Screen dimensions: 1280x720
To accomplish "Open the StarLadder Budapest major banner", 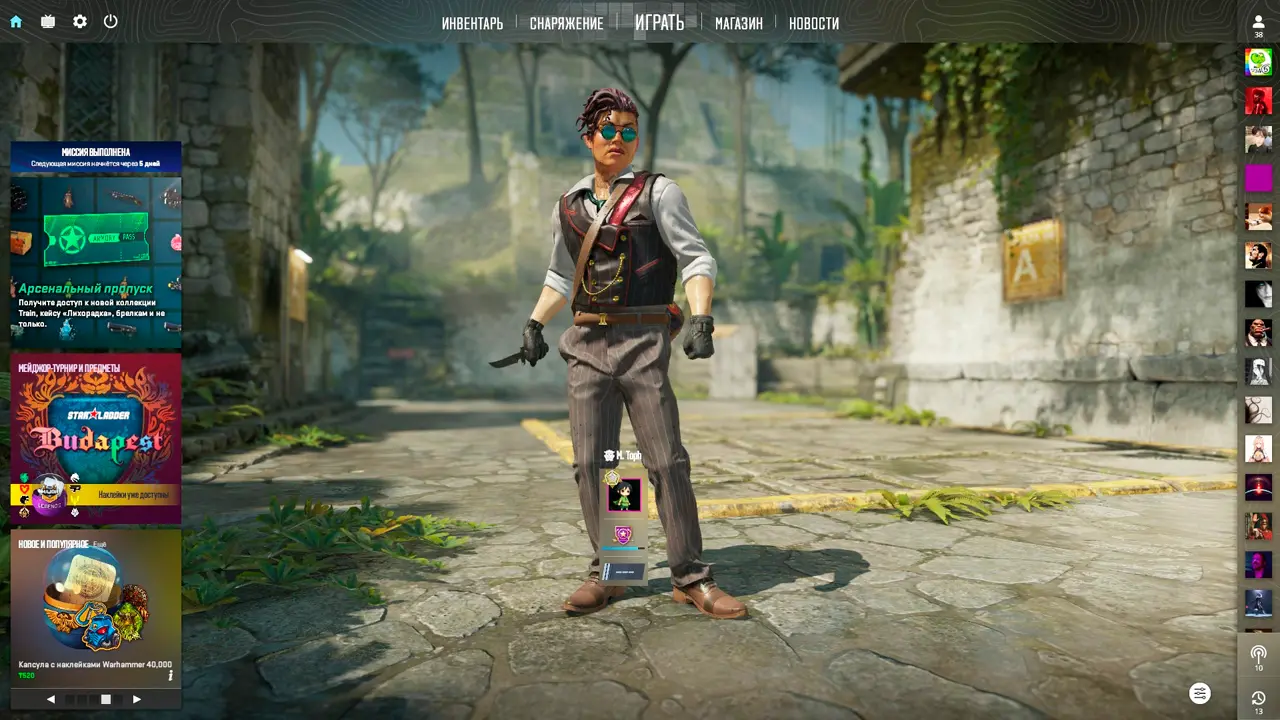I will (96, 438).
